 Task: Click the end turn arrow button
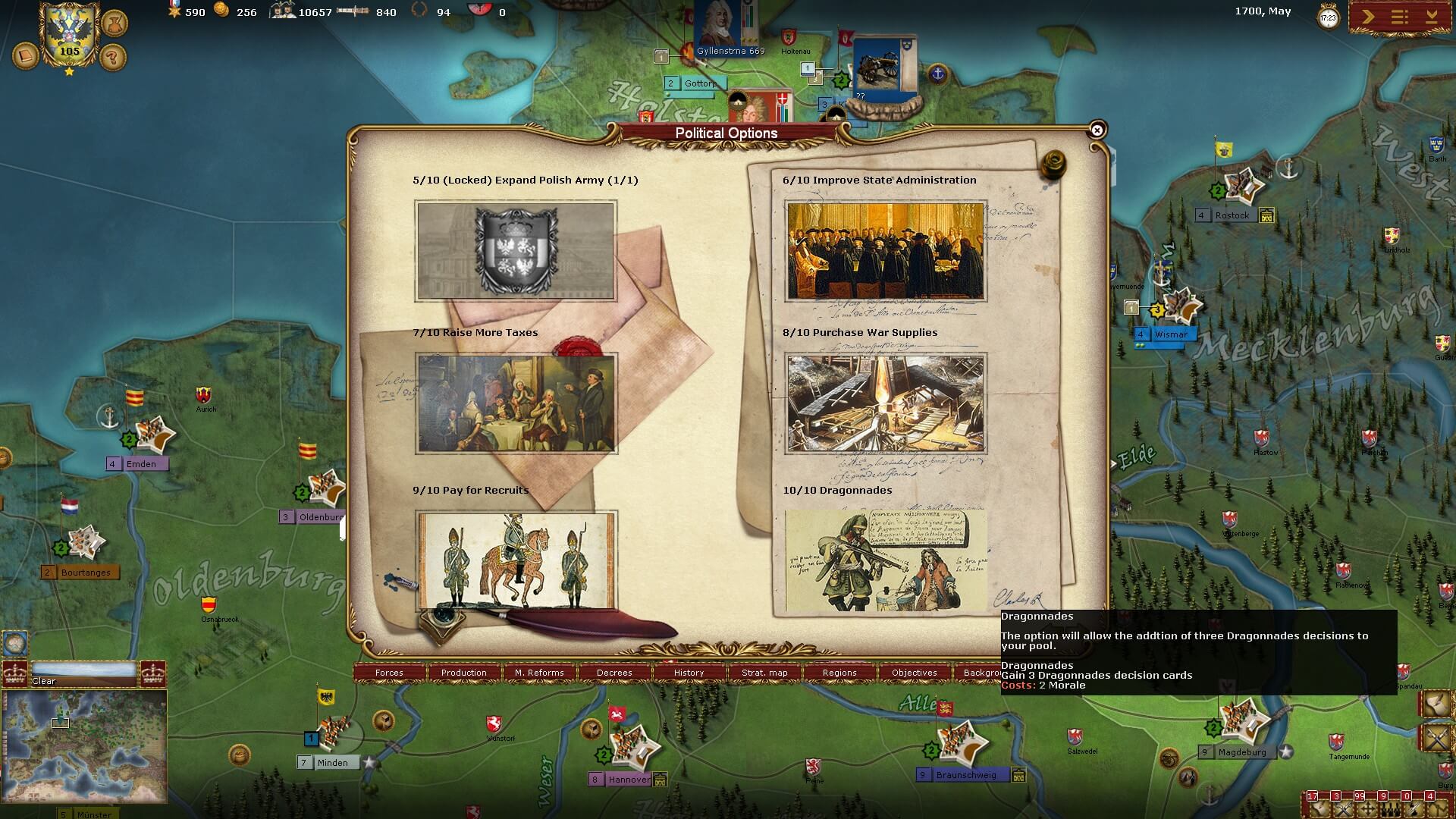pyautogui.click(x=1368, y=17)
